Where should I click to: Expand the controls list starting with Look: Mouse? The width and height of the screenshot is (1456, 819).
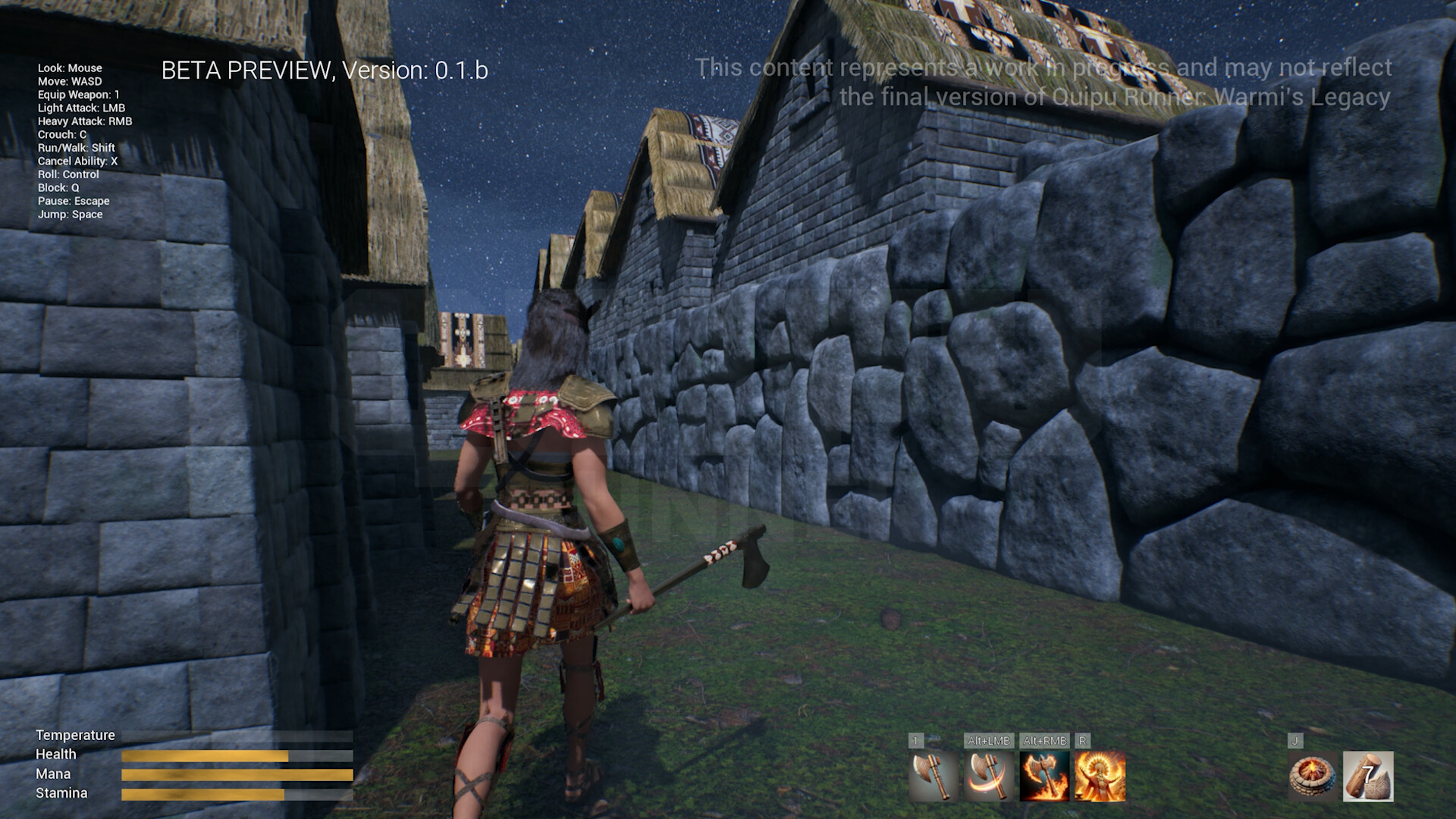70,67
